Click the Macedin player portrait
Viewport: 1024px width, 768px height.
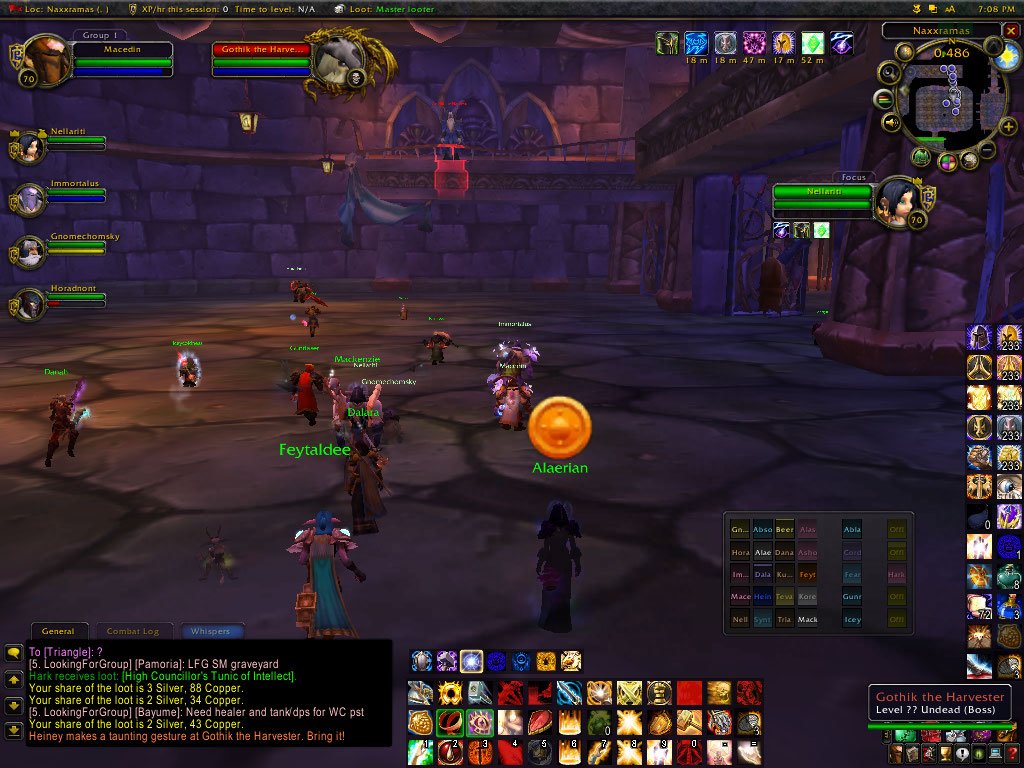[x=46, y=60]
